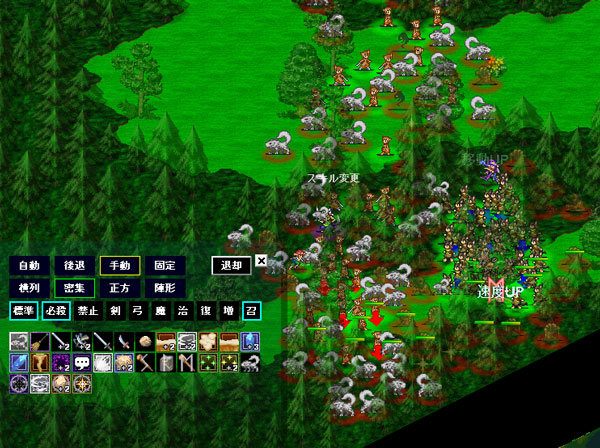Select the broom skill icon

(x=39, y=341)
